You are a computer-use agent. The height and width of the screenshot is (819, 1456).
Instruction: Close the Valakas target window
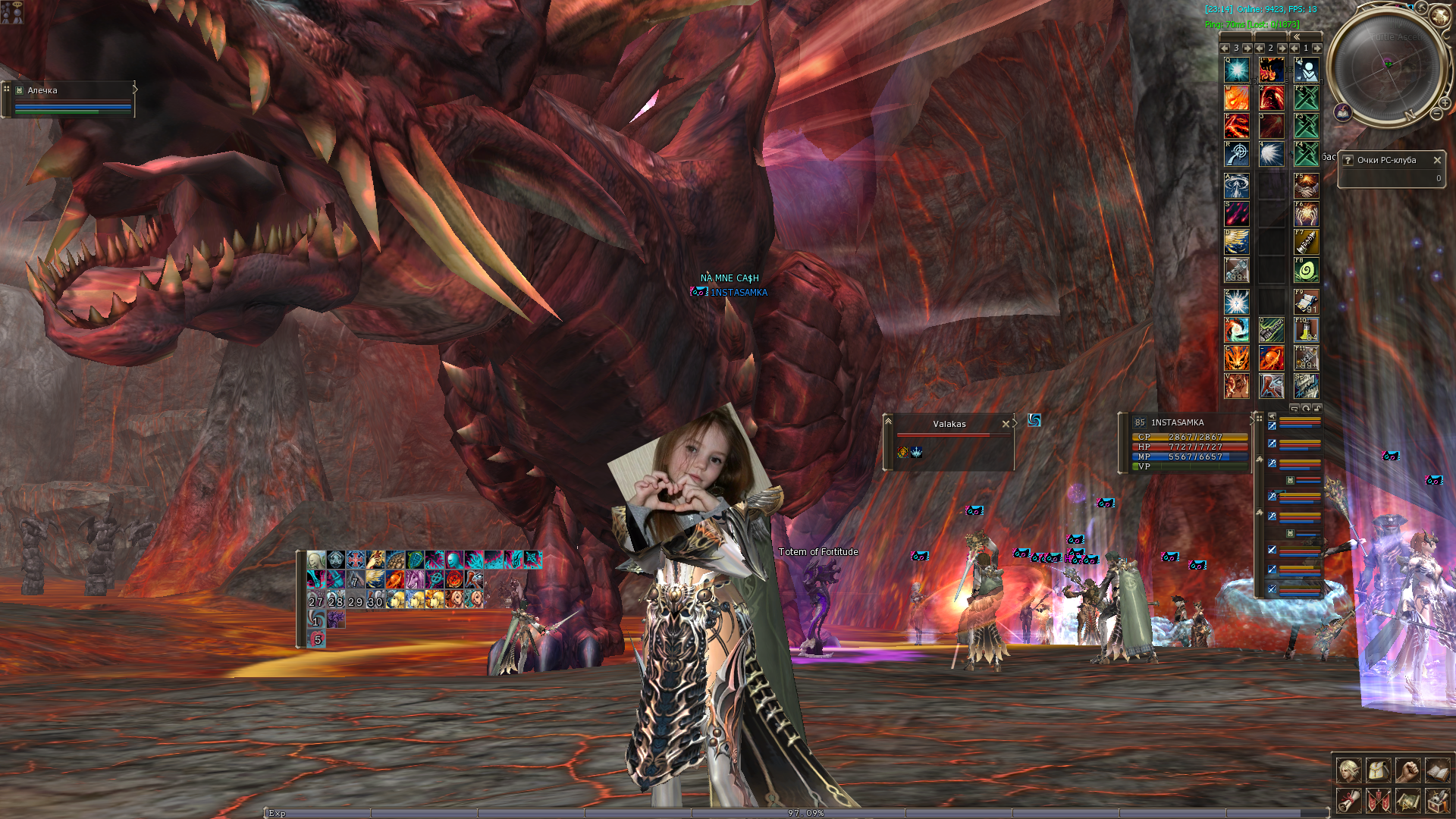coord(1006,424)
